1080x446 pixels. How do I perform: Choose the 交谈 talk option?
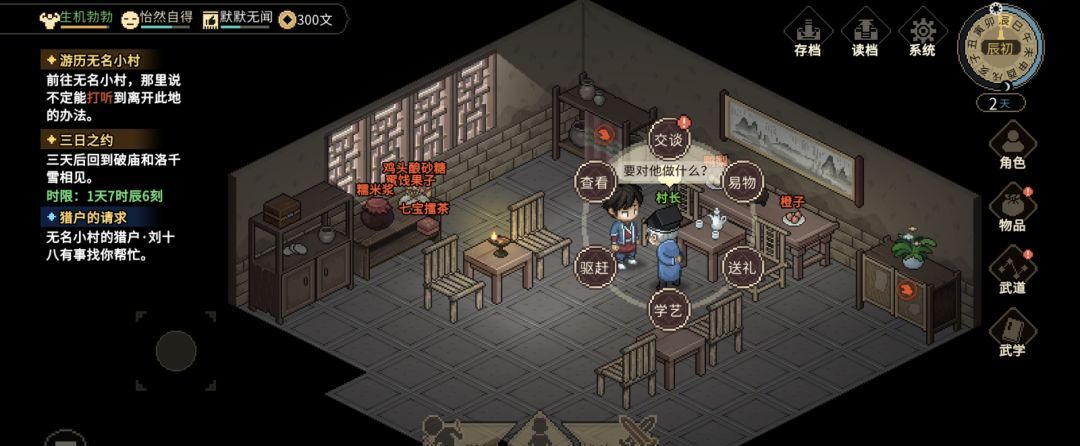[669, 140]
